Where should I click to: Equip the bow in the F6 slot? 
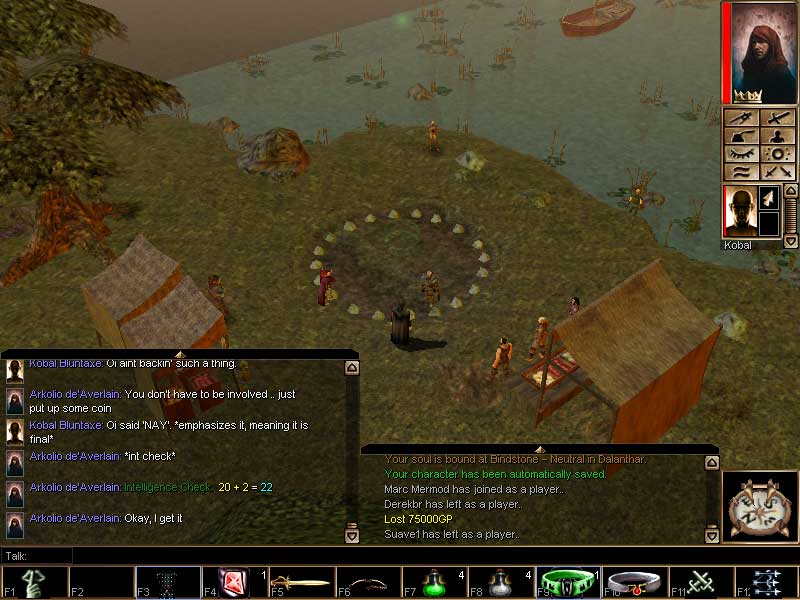tap(368, 583)
